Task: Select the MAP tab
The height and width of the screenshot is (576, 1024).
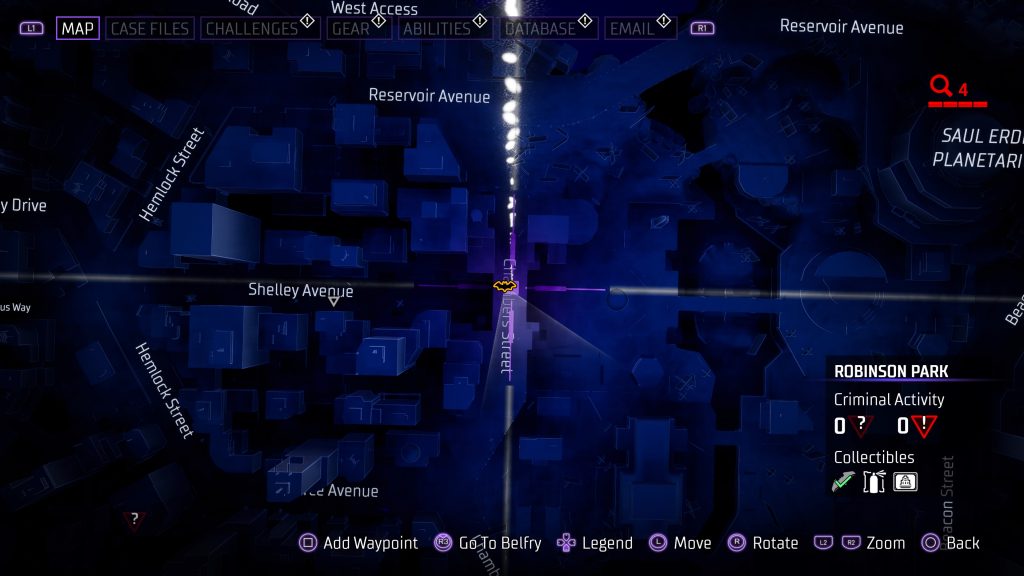Action: pos(78,28)
